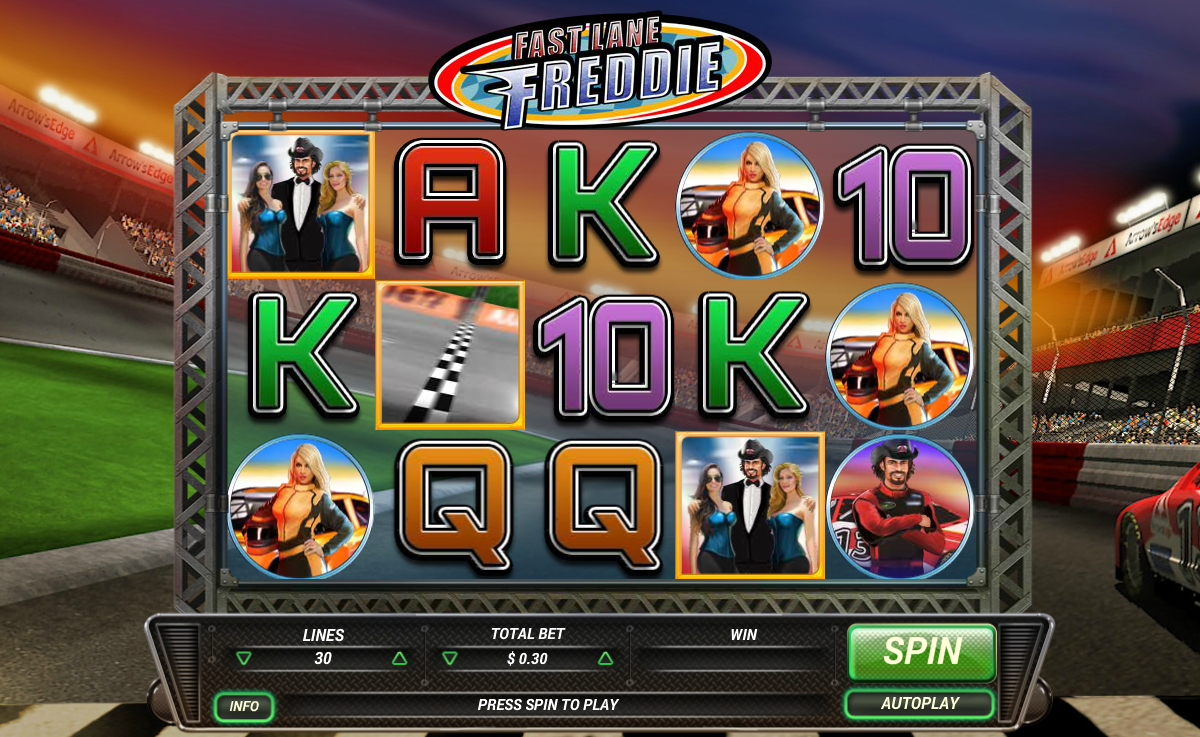Start AUTOPLAY mode
The height and width of the screenshot is (737, 1200).
click(919, 704)
